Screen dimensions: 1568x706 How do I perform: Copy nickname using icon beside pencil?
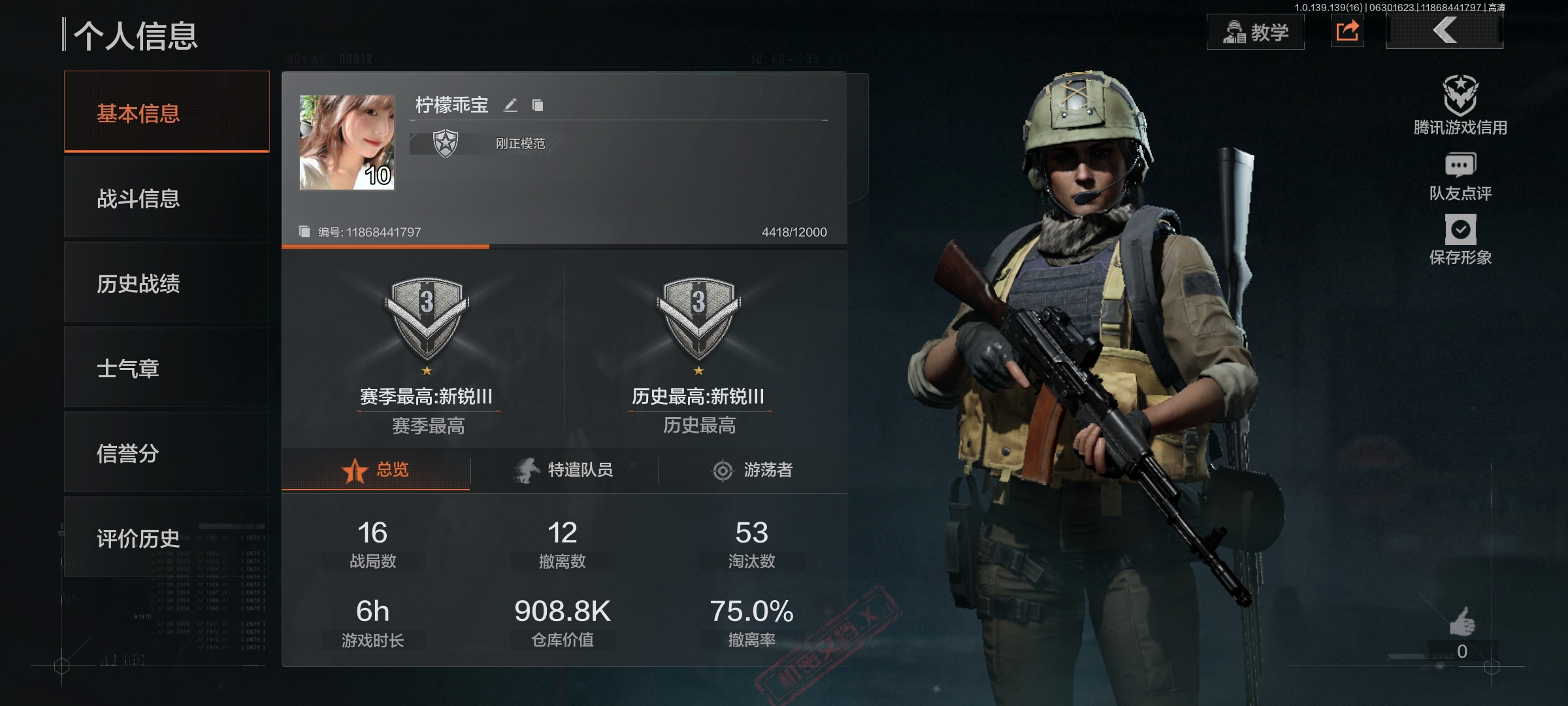coord(538,105)
